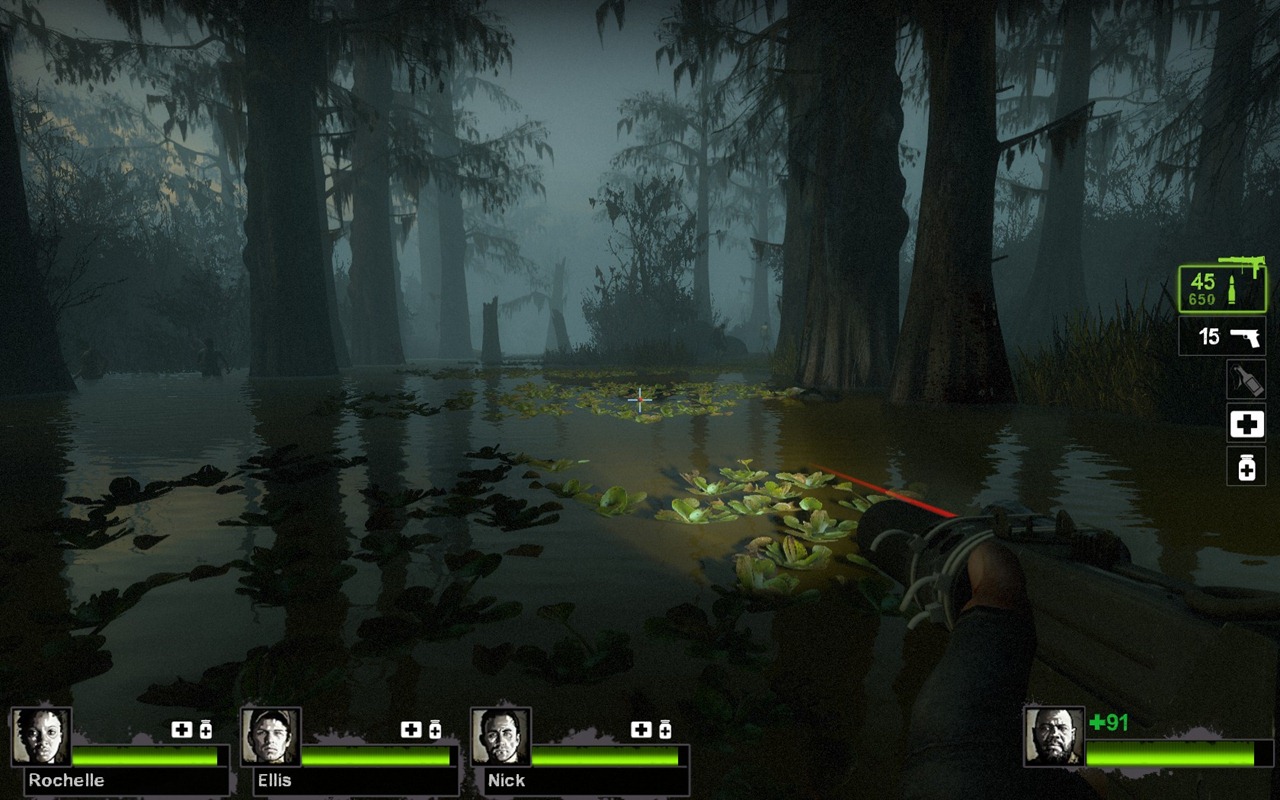Click Ellis's first aid kit indicator

click(x=411, y=730)
